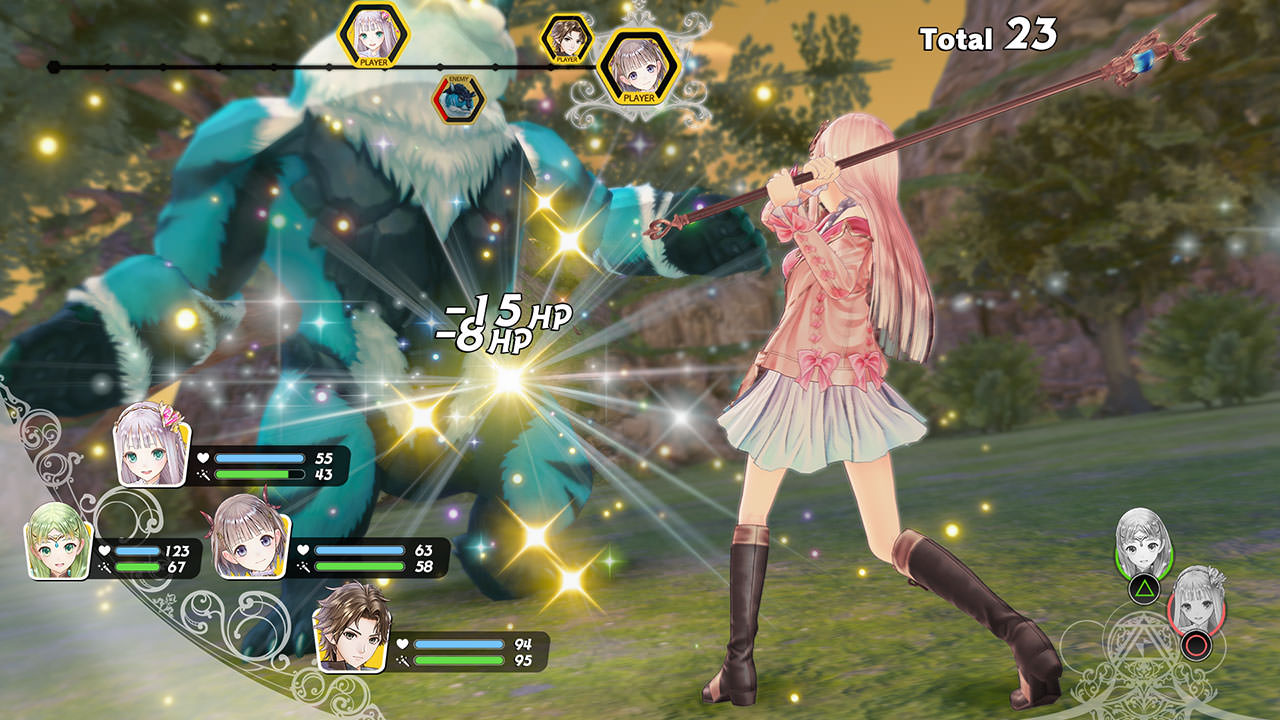Screen dimensions: 1280x720
Task: Select the silver-haired girl's turn order icon
Action: tap(373, 34)
